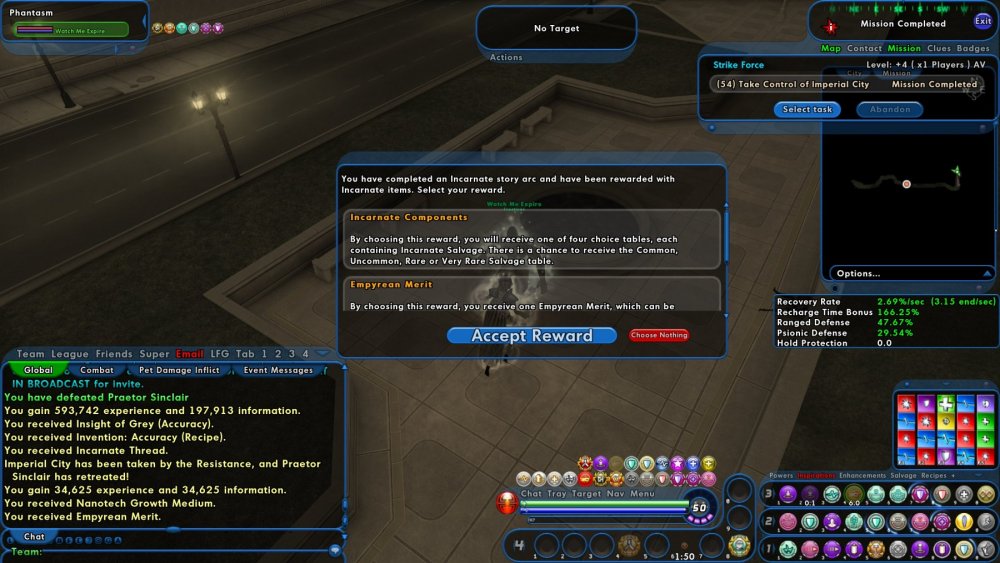The width and height of the screenshot is (1000, 563).
Task: Abandon the Strike Force task
Action: point(889,110)
